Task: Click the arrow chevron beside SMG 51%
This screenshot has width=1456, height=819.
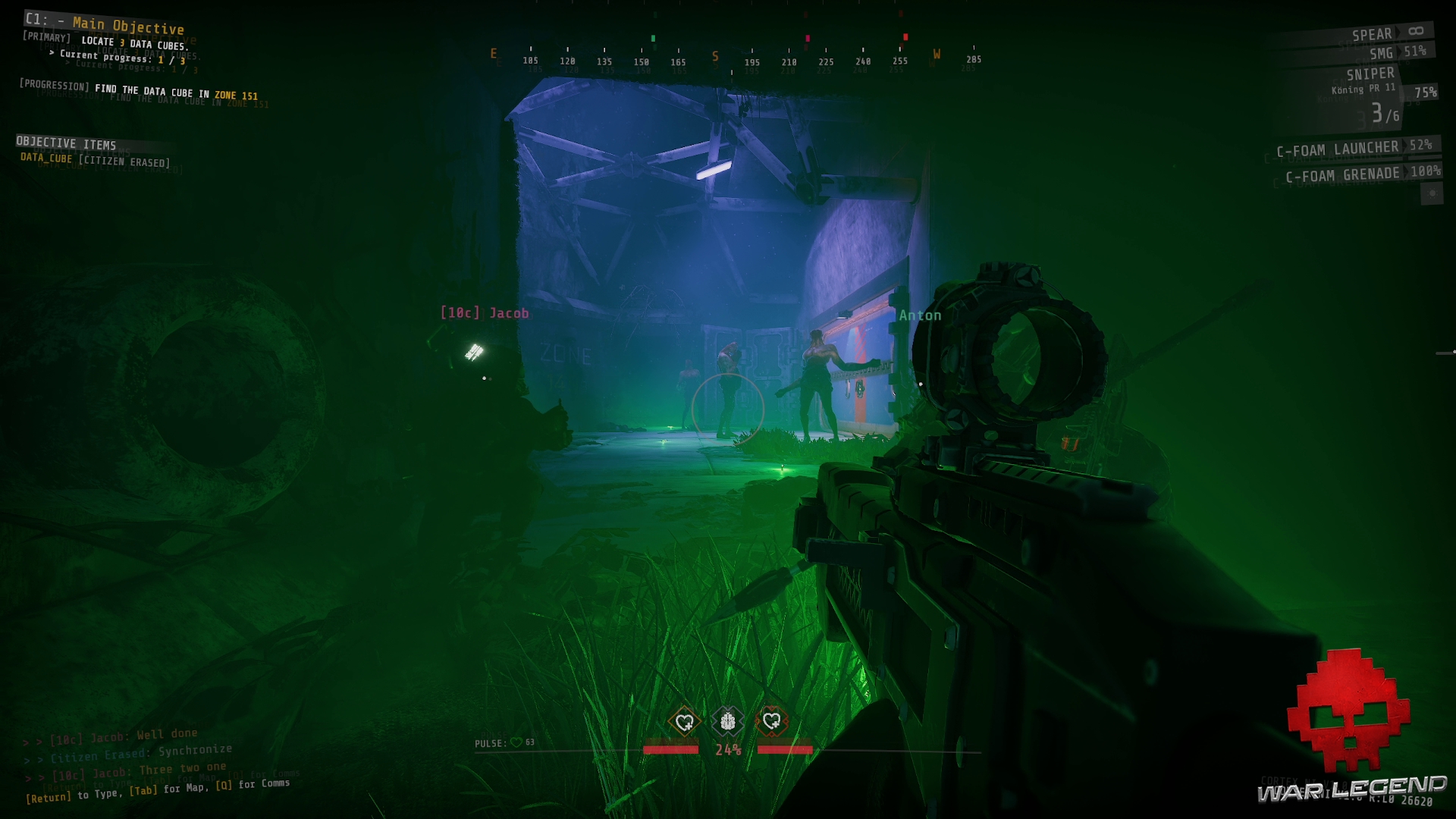Action: pyautogui.click(x=1399, y=53)
